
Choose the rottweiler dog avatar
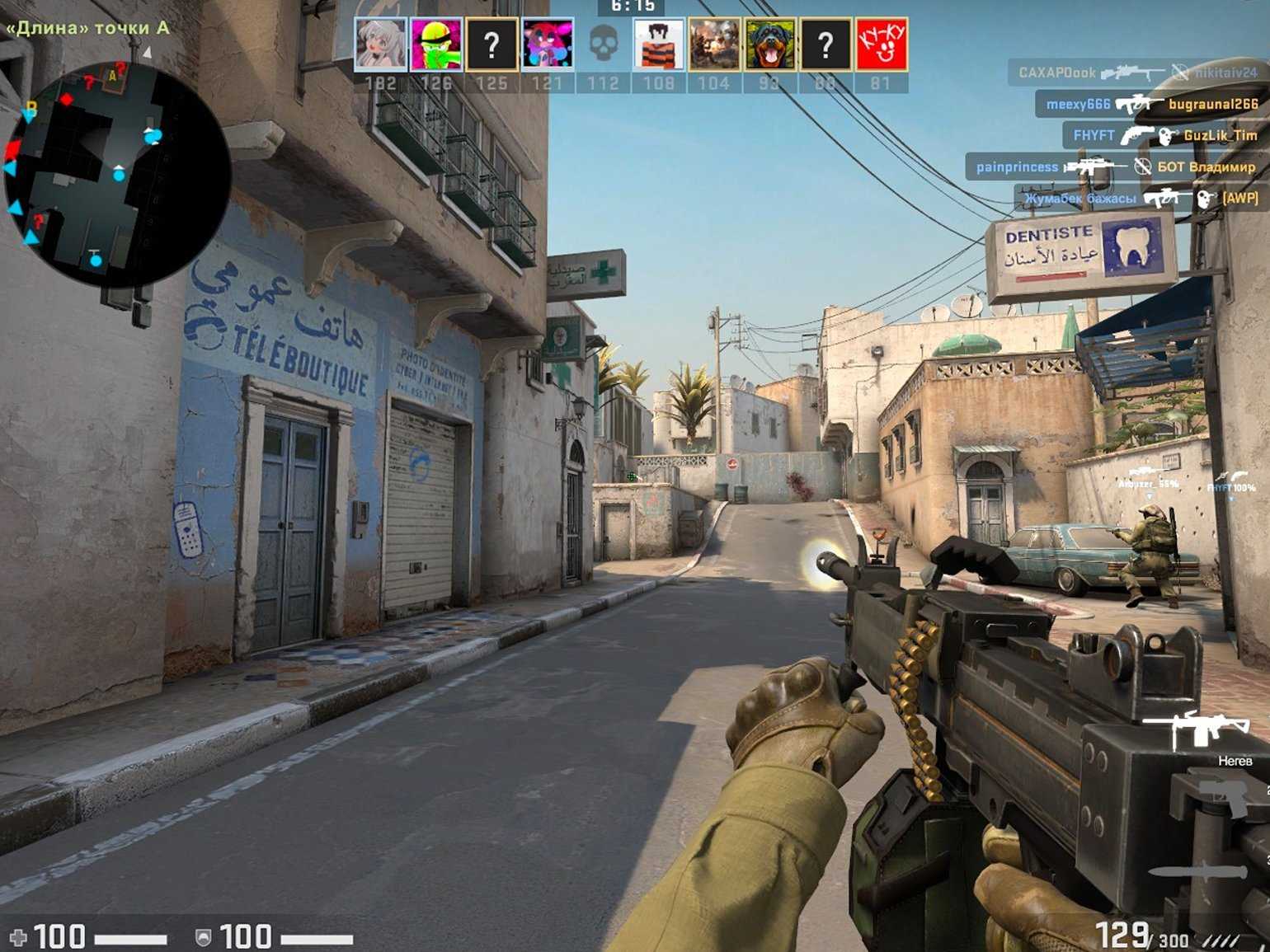[x=770, y=44]
